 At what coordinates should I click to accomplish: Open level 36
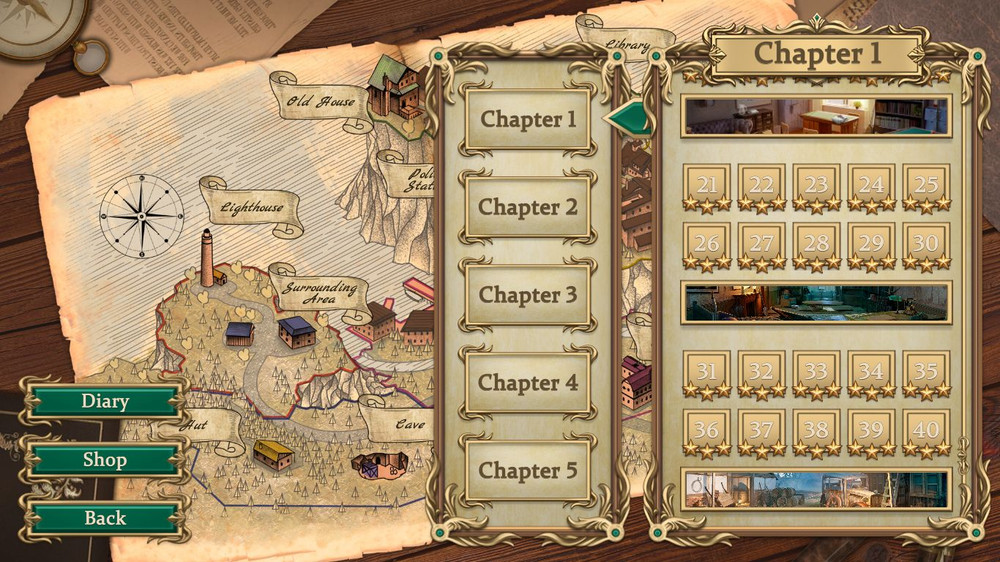[707, 430]
